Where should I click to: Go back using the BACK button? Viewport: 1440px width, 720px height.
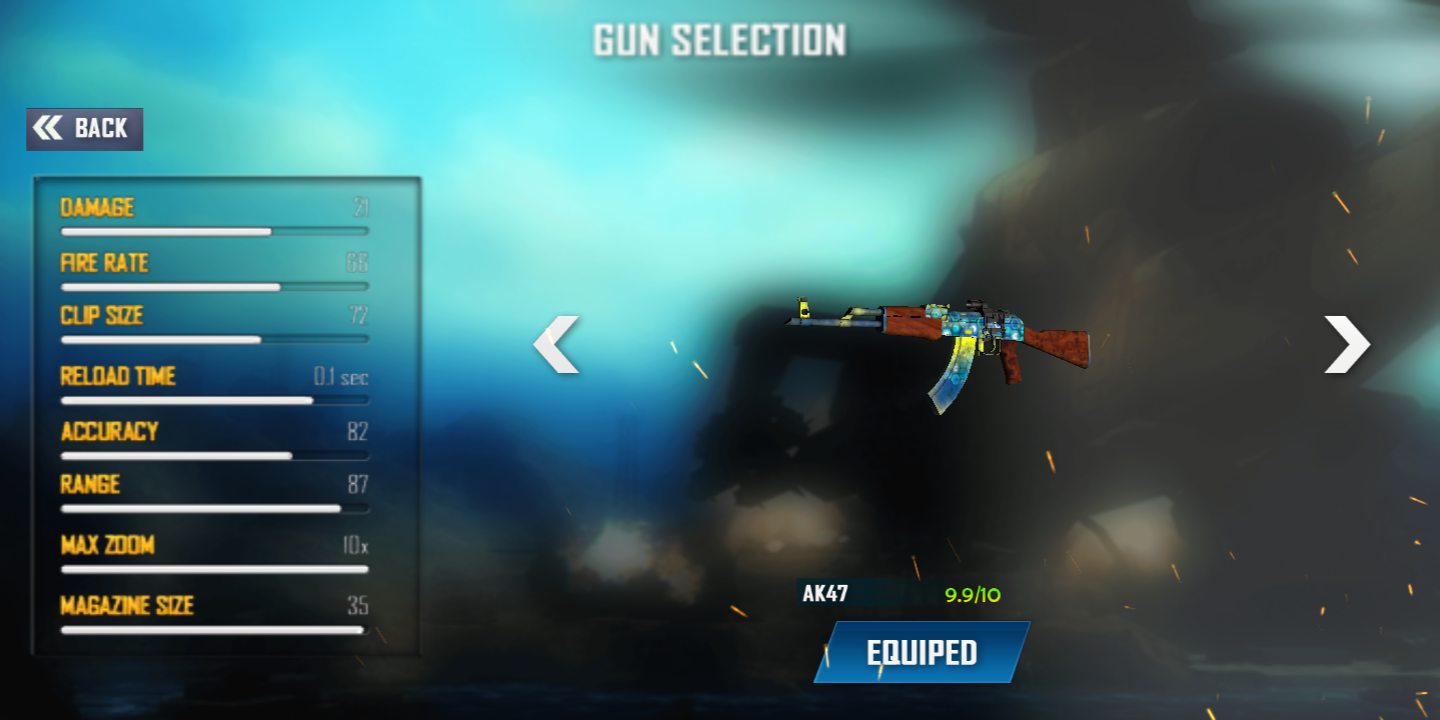pyautogui.click(x=85, y=129)
